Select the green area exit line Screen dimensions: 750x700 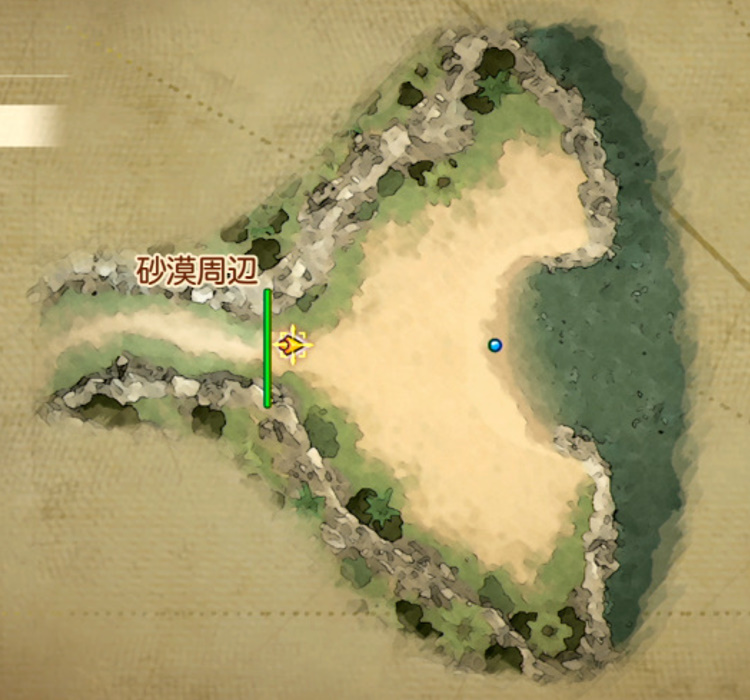(267, 348)
